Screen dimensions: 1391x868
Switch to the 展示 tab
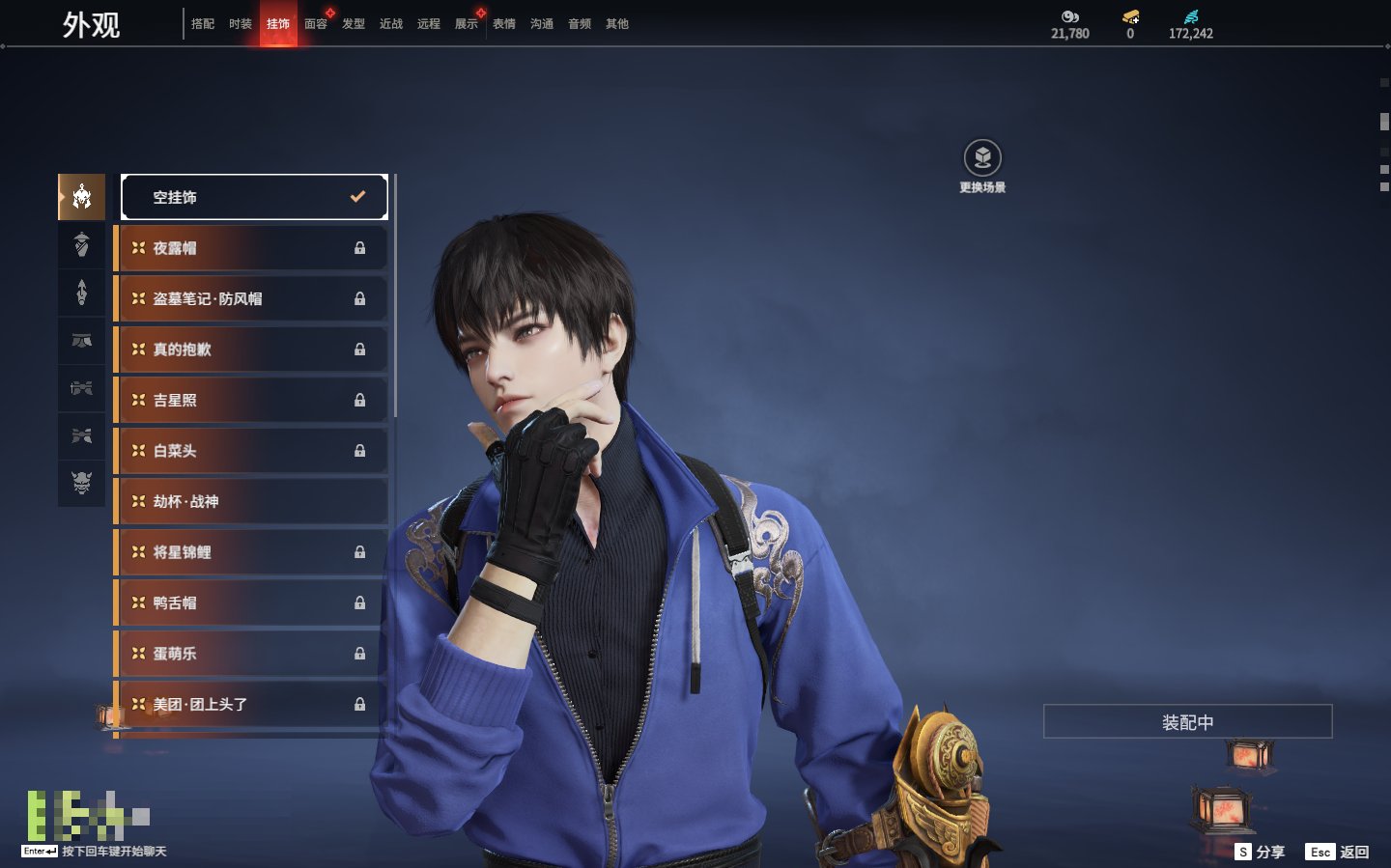467,24
